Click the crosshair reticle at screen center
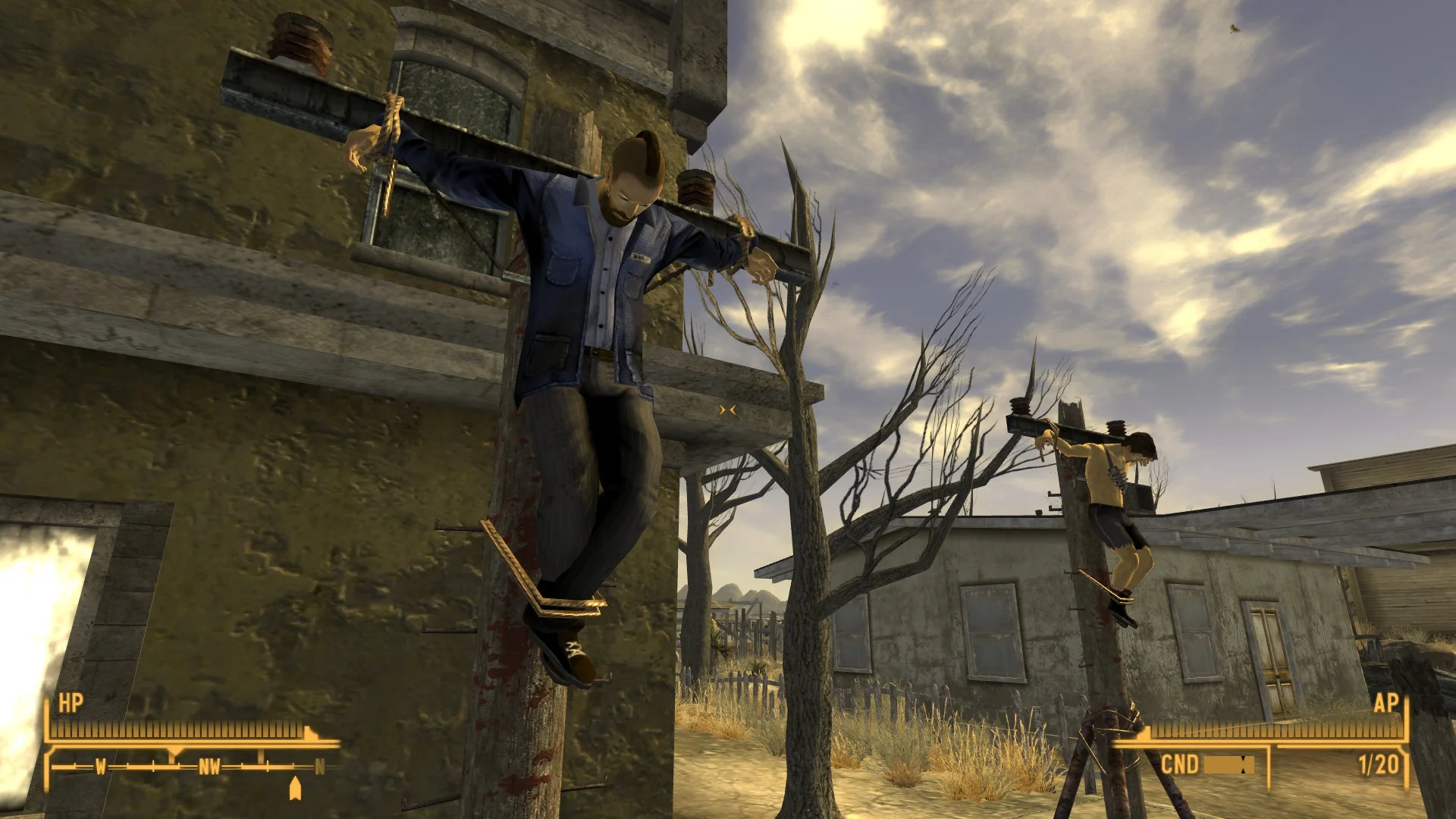 (x=728, y=409)
